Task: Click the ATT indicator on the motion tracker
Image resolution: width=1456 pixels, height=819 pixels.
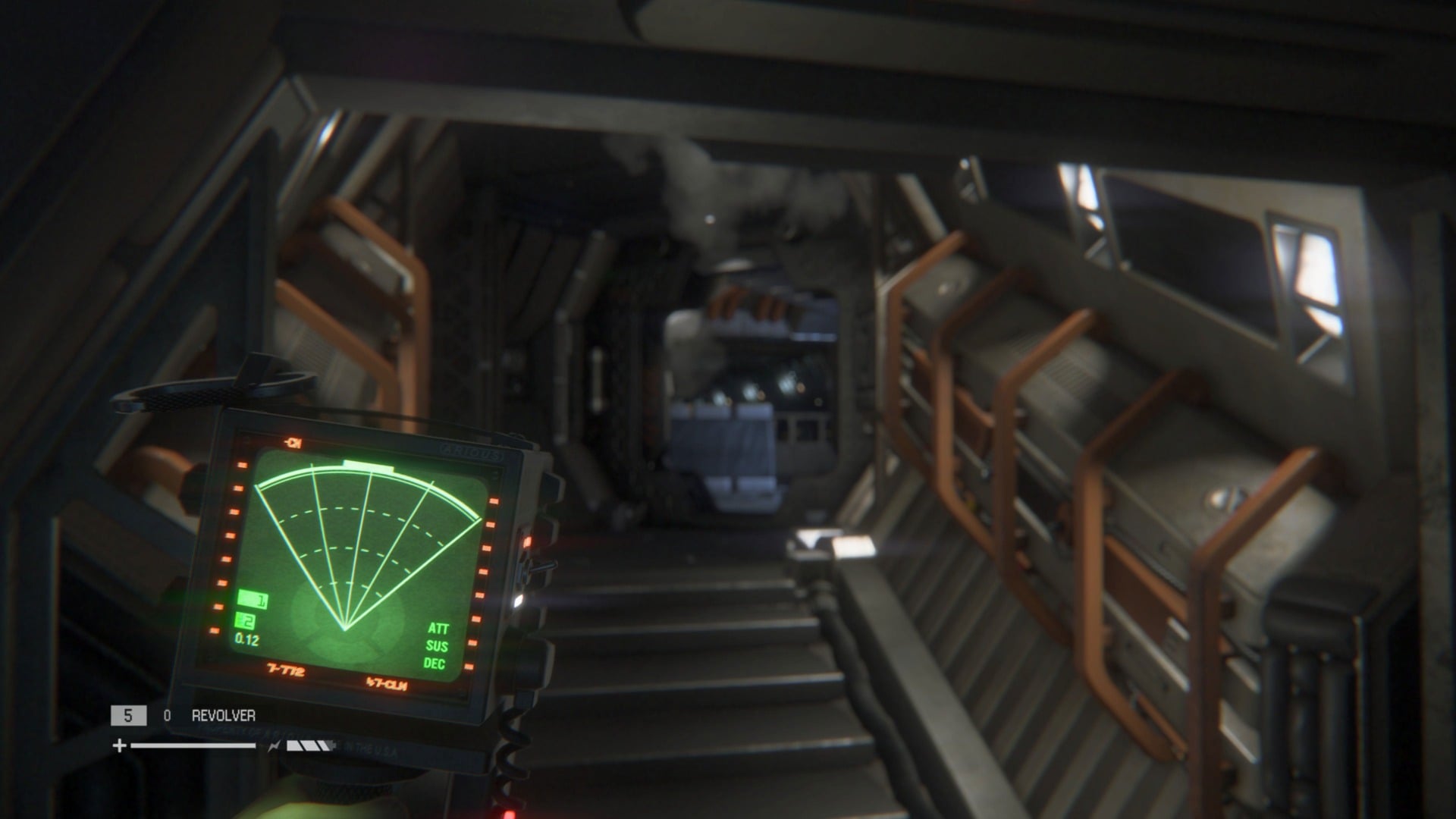Action: pyautogui.click(x=440, y=629)
